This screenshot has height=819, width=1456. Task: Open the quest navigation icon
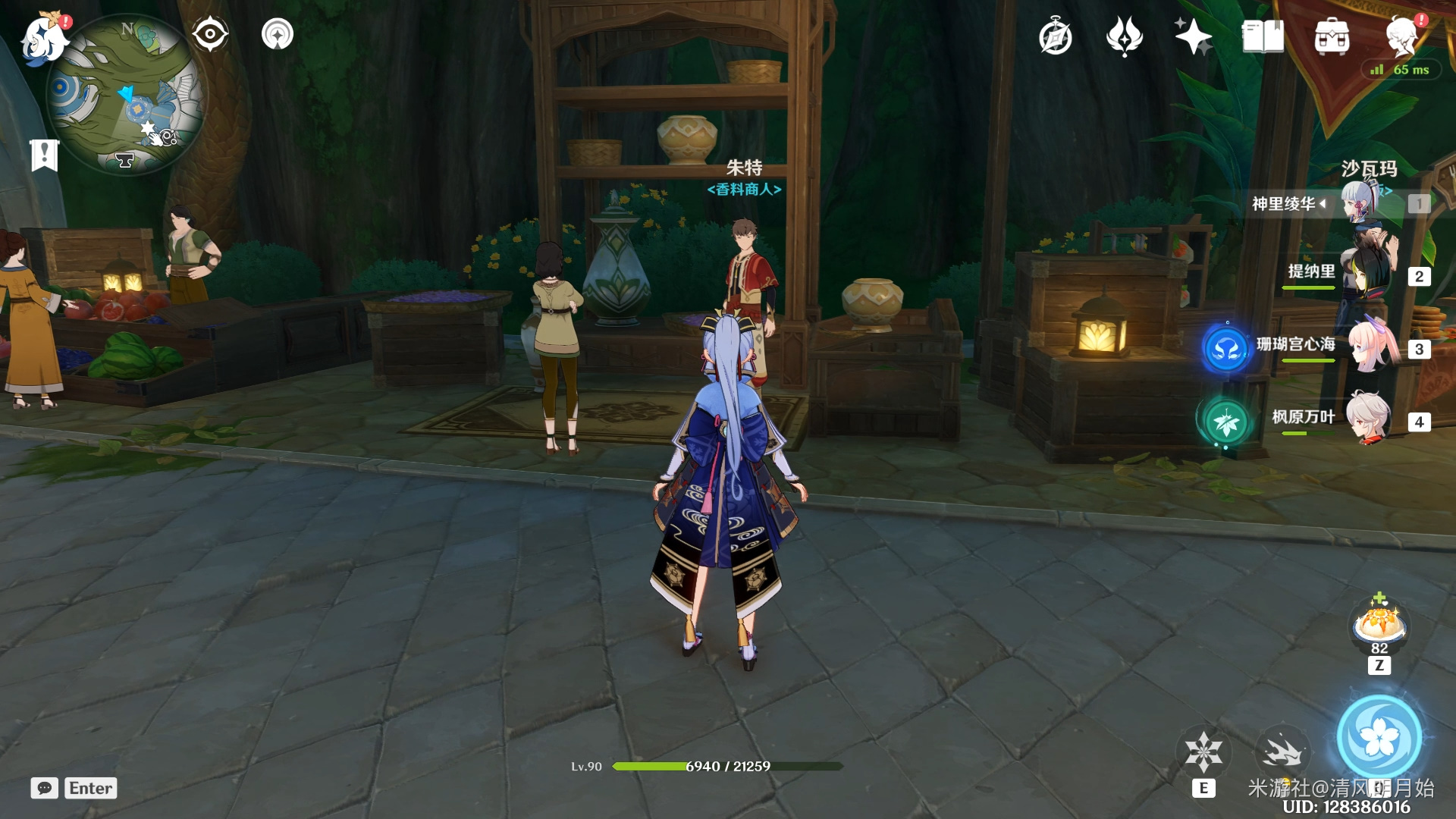click(x=278, y=34)
